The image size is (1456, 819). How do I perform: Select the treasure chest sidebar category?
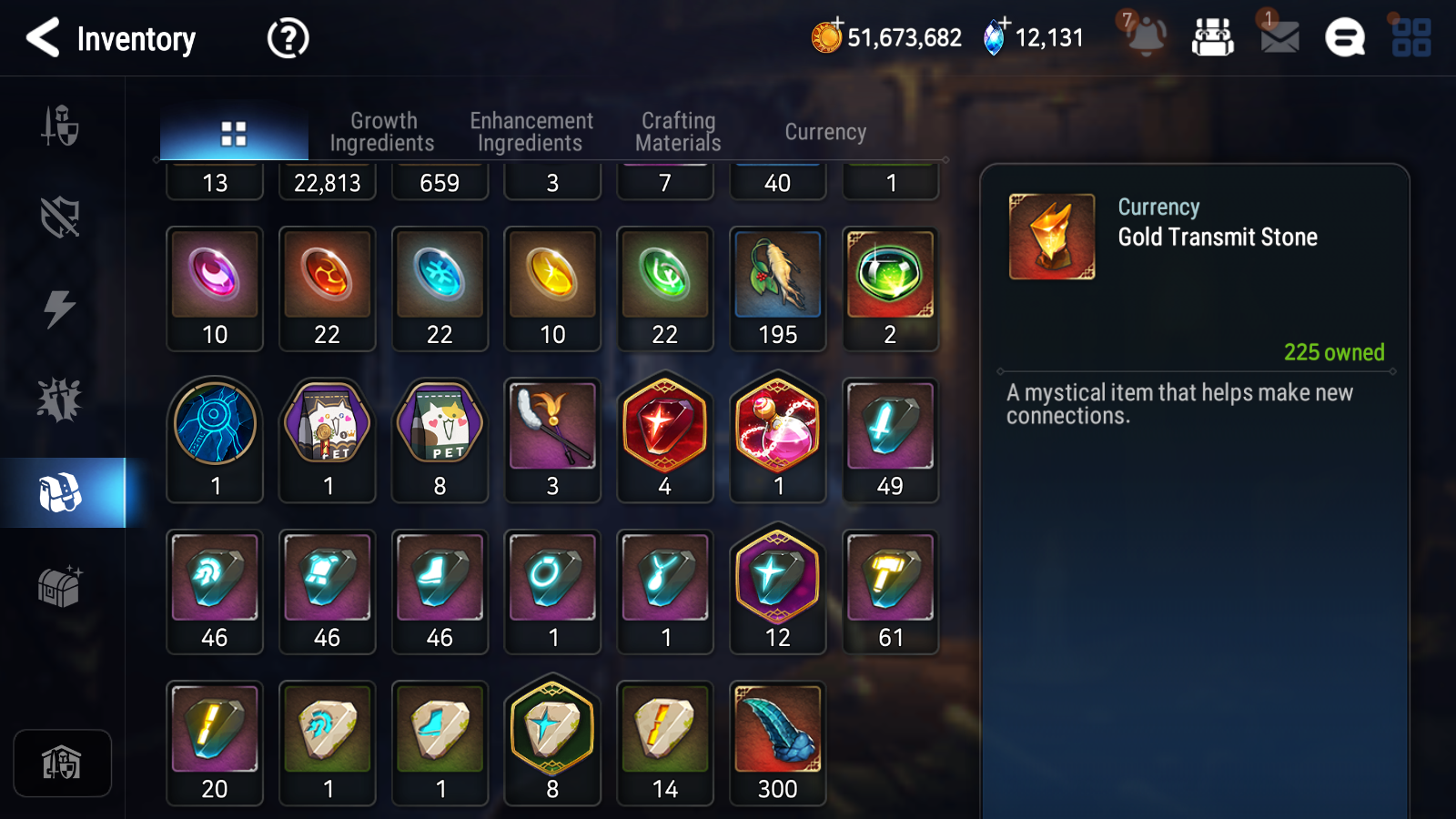(60, 587)
